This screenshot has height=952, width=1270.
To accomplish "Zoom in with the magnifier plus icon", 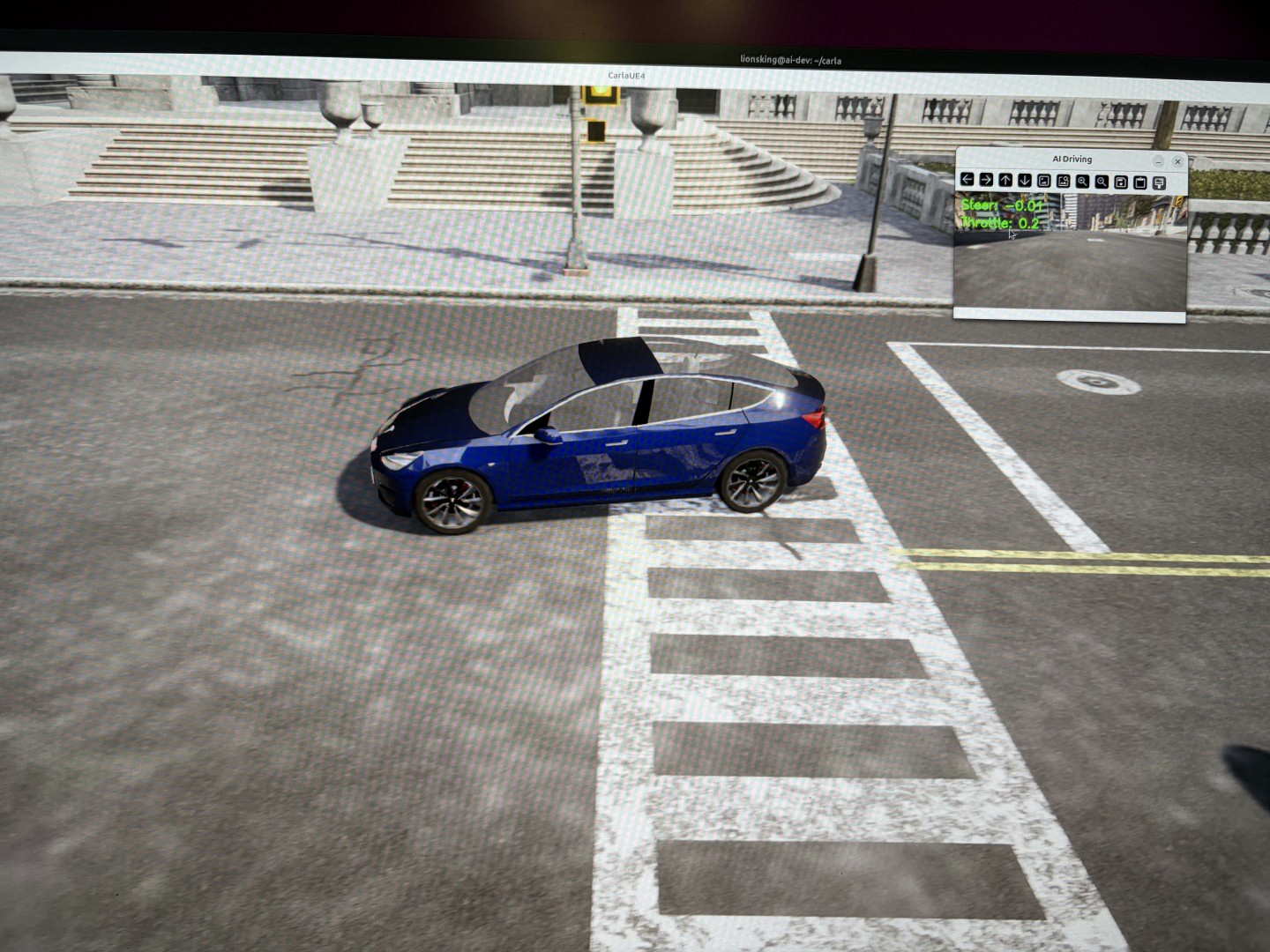I will (1082, 181).
